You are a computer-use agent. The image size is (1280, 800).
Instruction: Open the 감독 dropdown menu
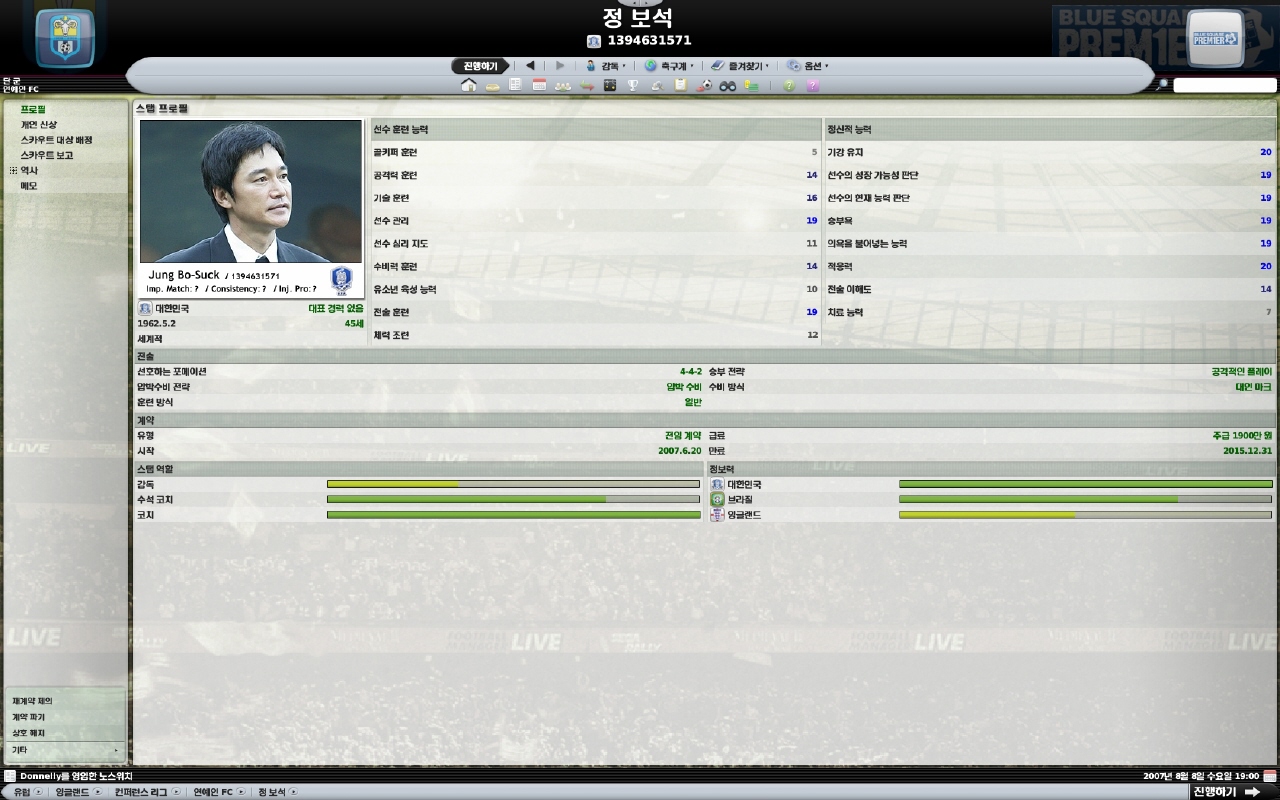click(606, 66)
